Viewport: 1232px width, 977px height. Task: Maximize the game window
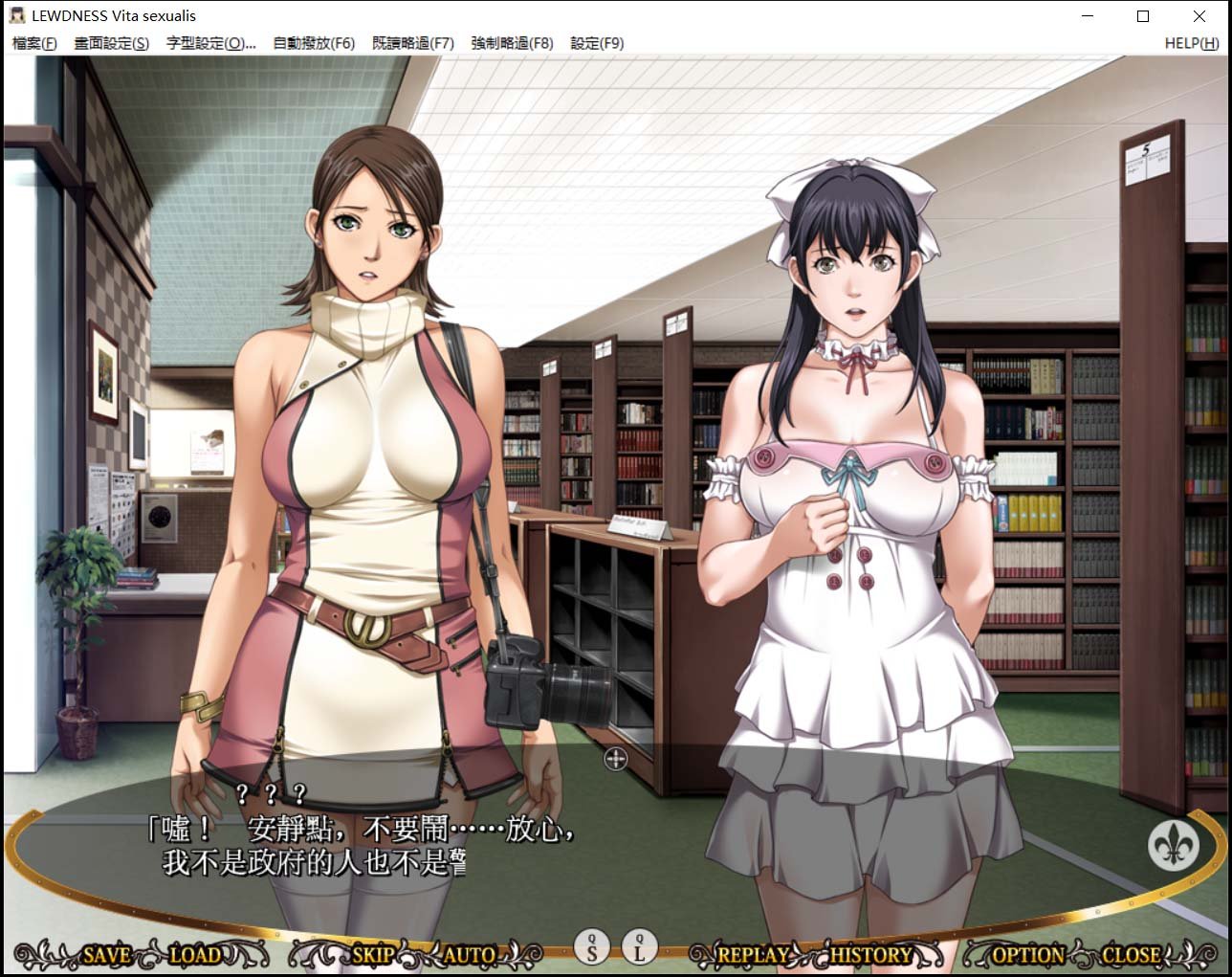click(1143, 16)
